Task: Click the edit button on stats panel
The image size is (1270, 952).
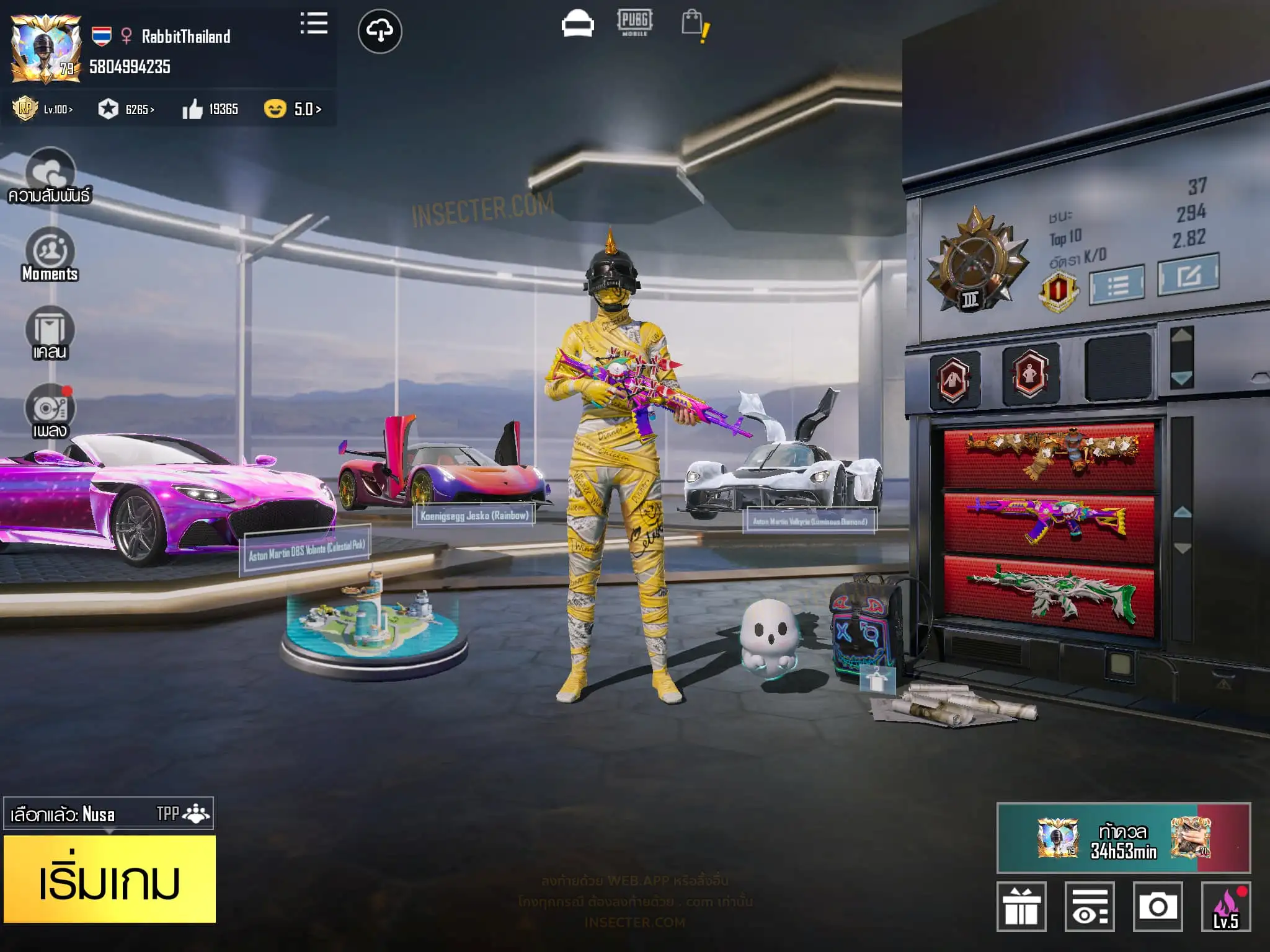Action: pos(1188,275)
